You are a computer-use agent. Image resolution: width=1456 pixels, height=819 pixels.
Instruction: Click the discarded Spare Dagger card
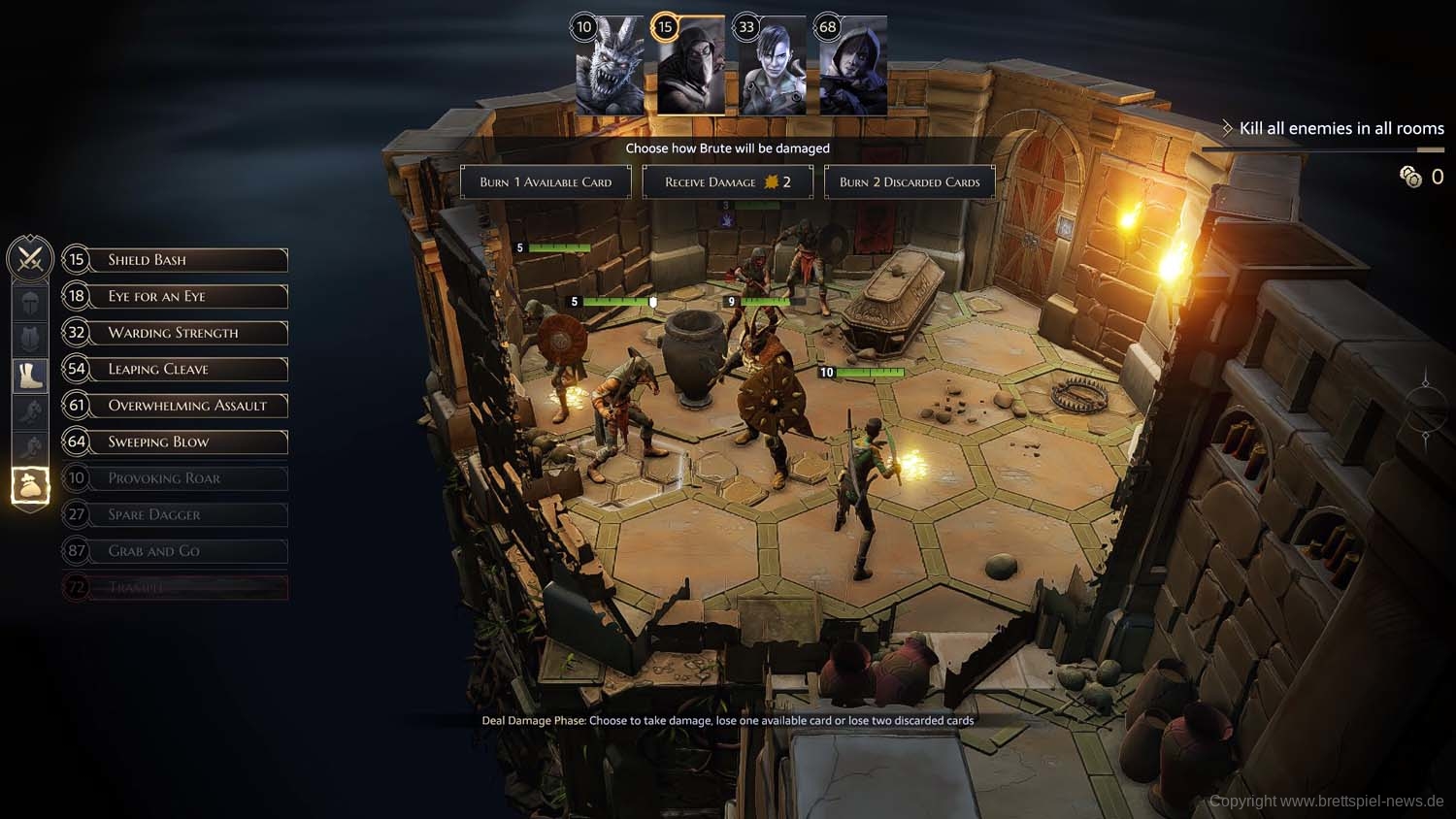point(176,514)
